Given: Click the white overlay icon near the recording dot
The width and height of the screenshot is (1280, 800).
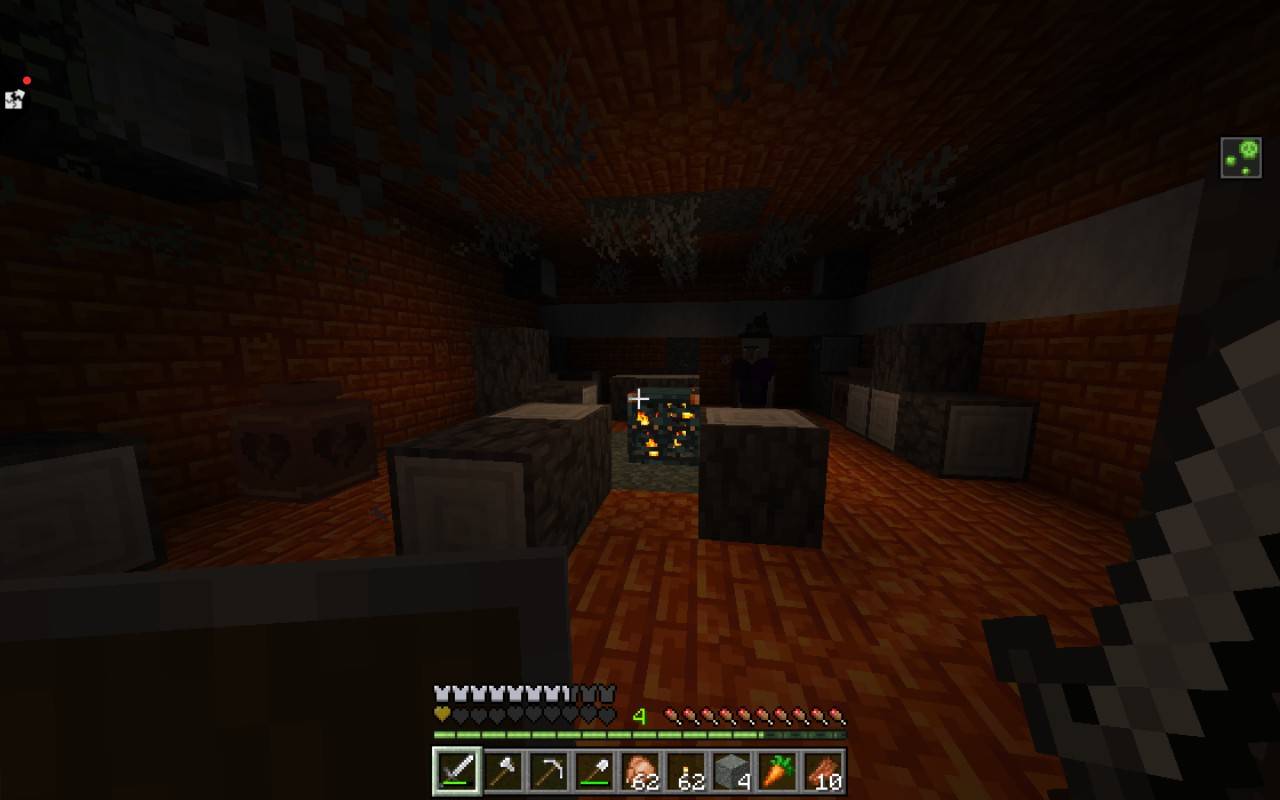Looking at the screenshot, I should (14, 100).
